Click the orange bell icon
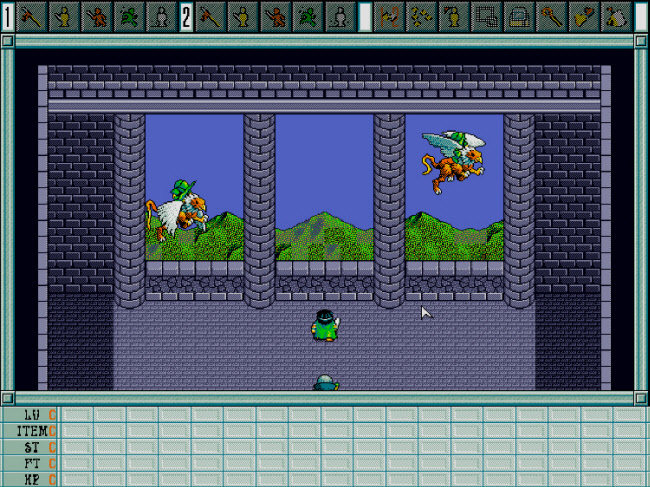The width and height of the screenshot is (650, 487). 585,16
